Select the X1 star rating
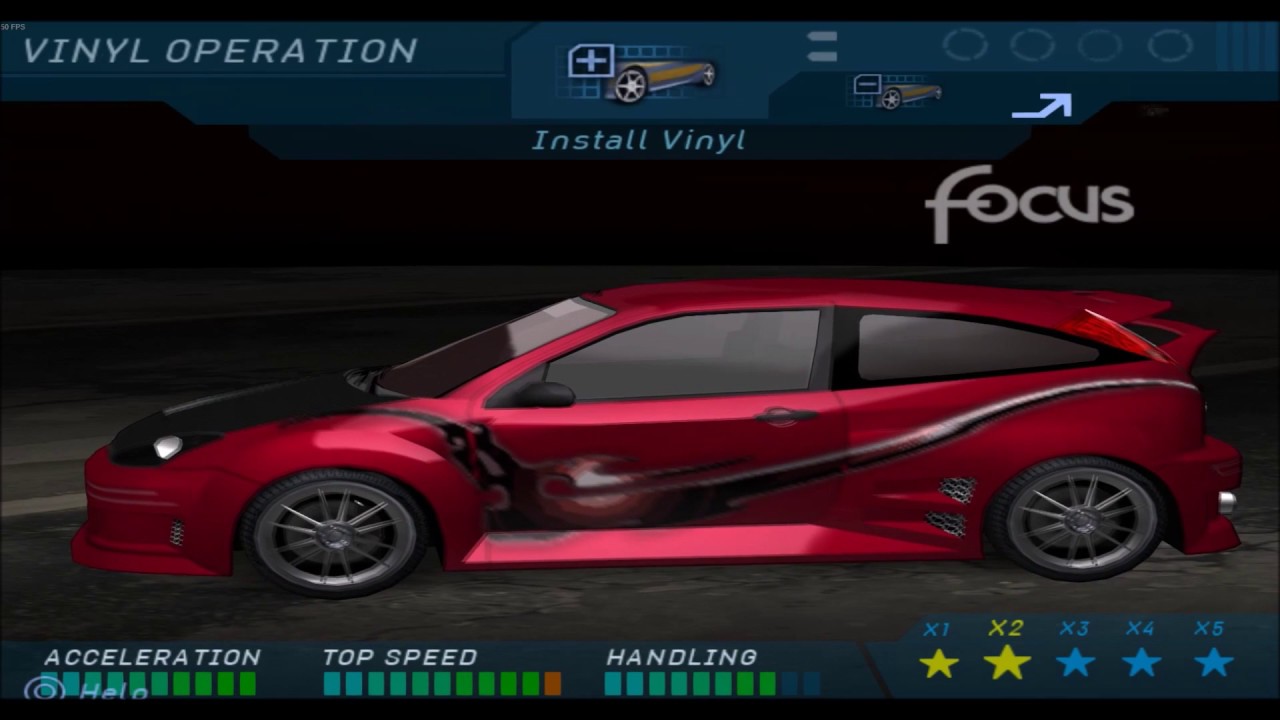This screenshot has height=720, width=1280. (x=938, y=662)
